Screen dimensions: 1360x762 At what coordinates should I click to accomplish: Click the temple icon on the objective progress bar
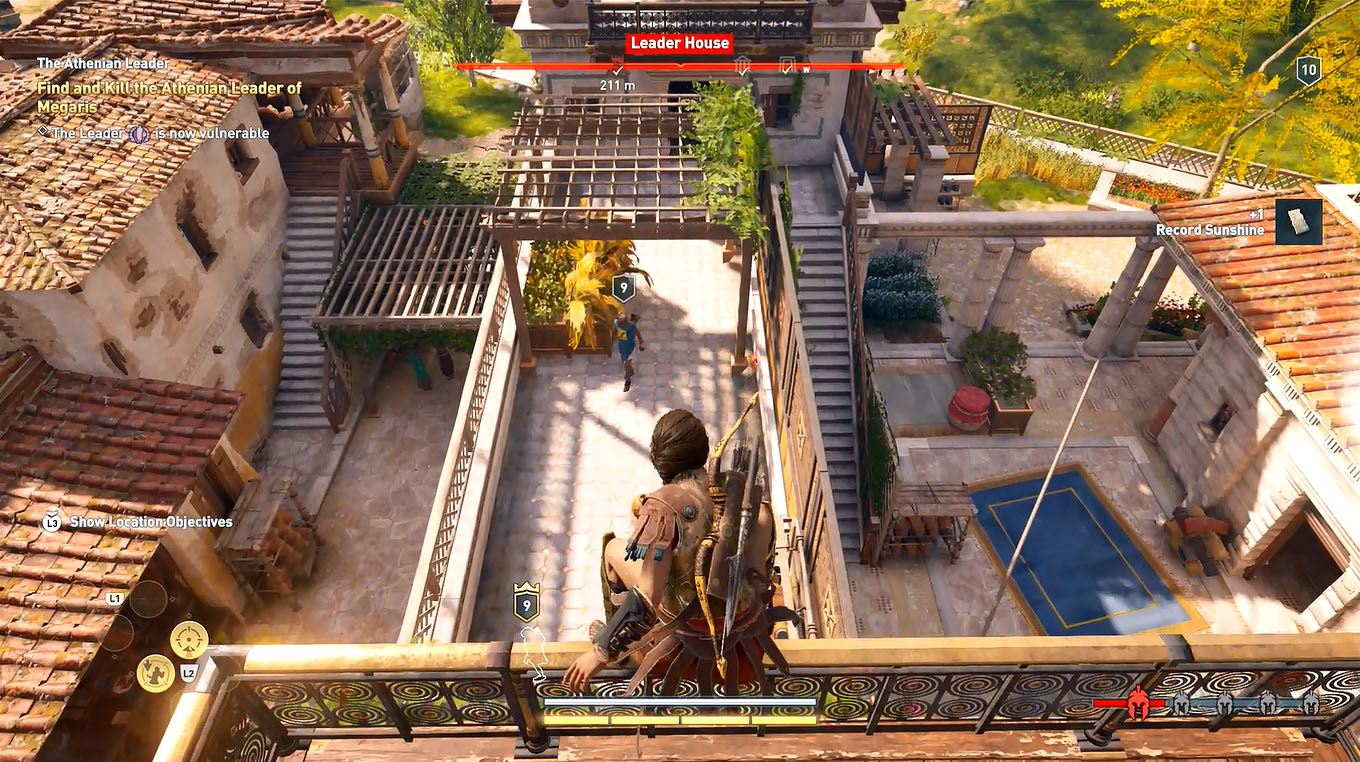click(741, 60)
